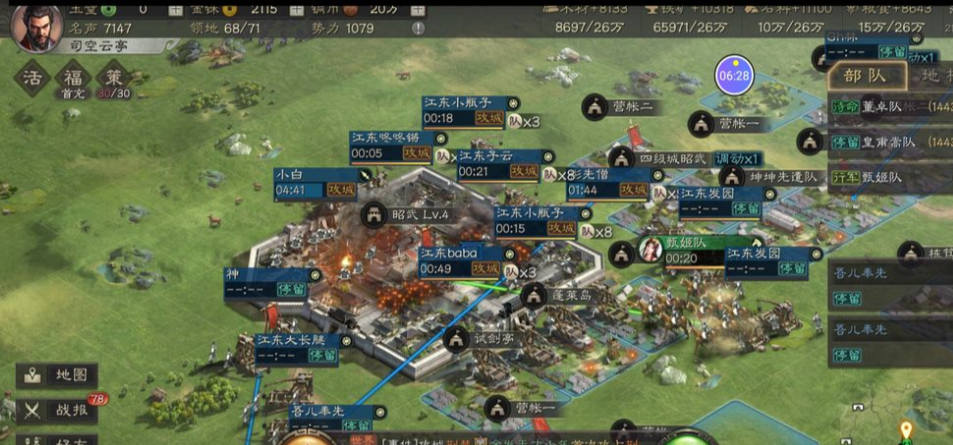953x445 pixels.
Task: Select the marching 甄姬队 troop row
Action: click(890, 178)
